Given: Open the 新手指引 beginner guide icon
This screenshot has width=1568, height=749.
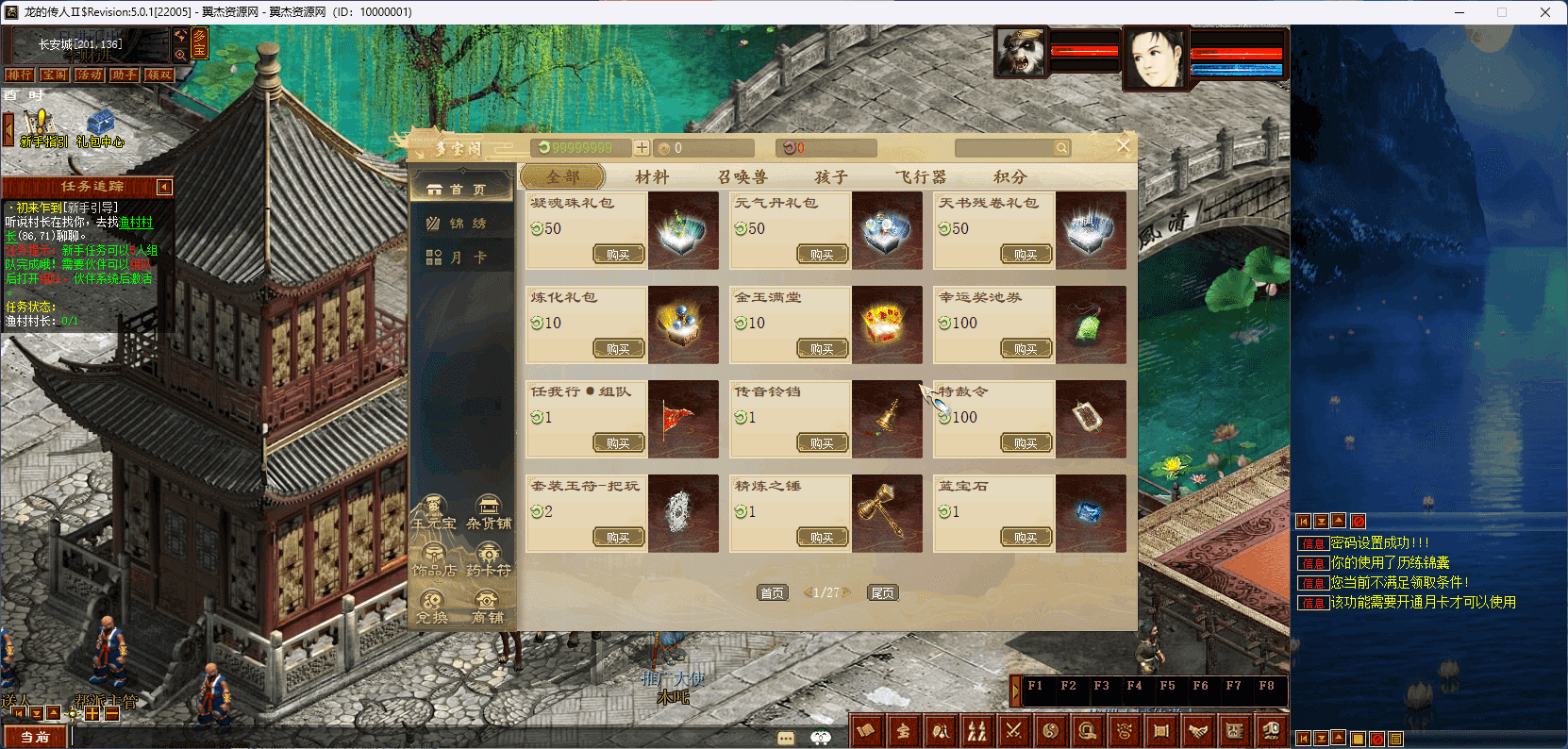Looking at the screenshot, I should click(42, 128).
